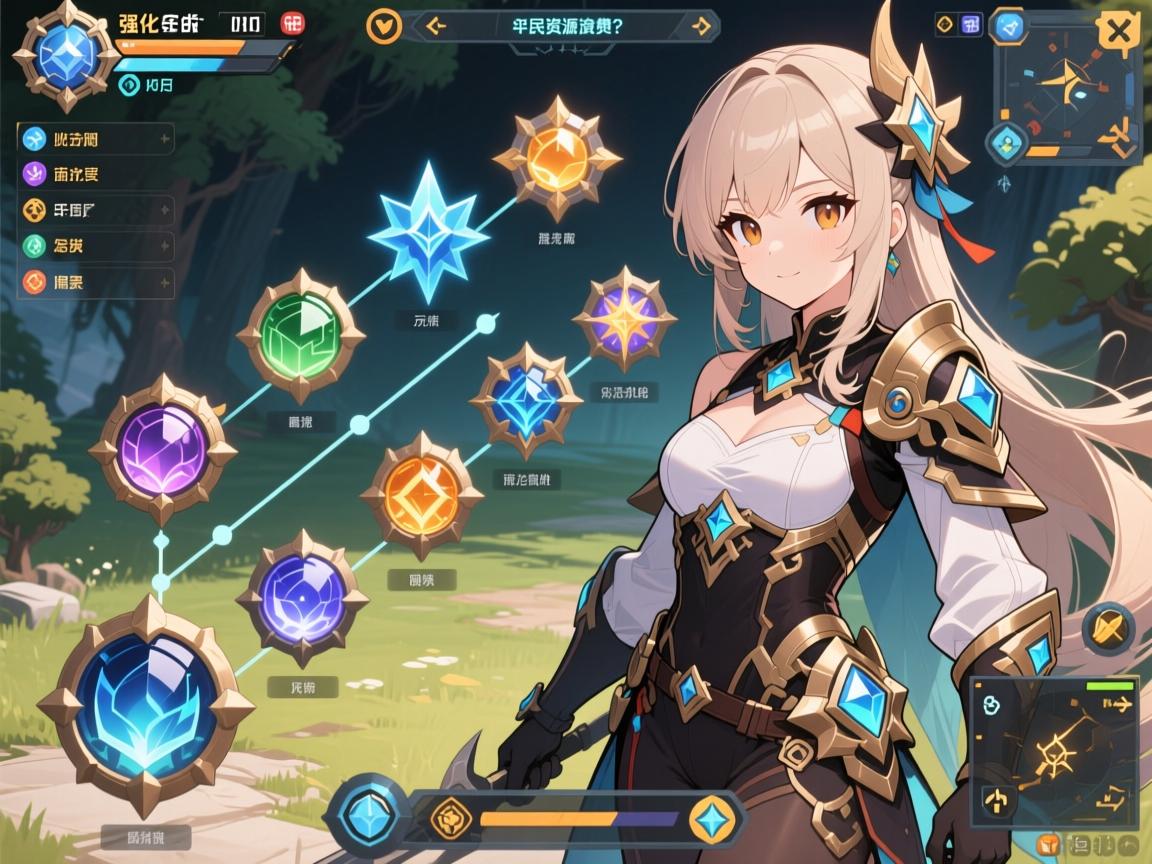The height and width of the screenshot is (864, 1152).
Task: Open the blue icon menu entry
Action: click(x=34, y=139)
